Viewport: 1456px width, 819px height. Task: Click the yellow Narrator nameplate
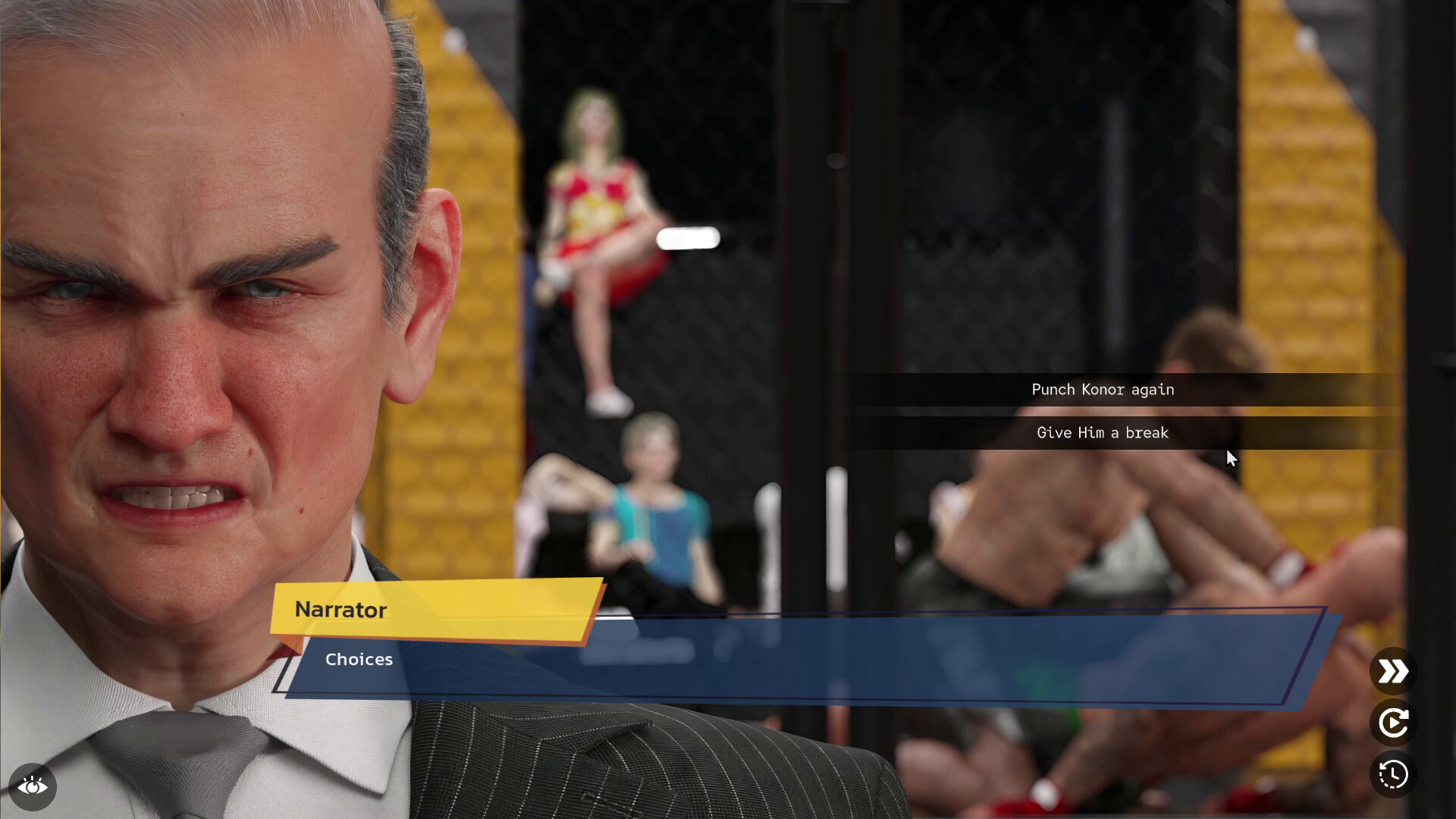[340, 610]
